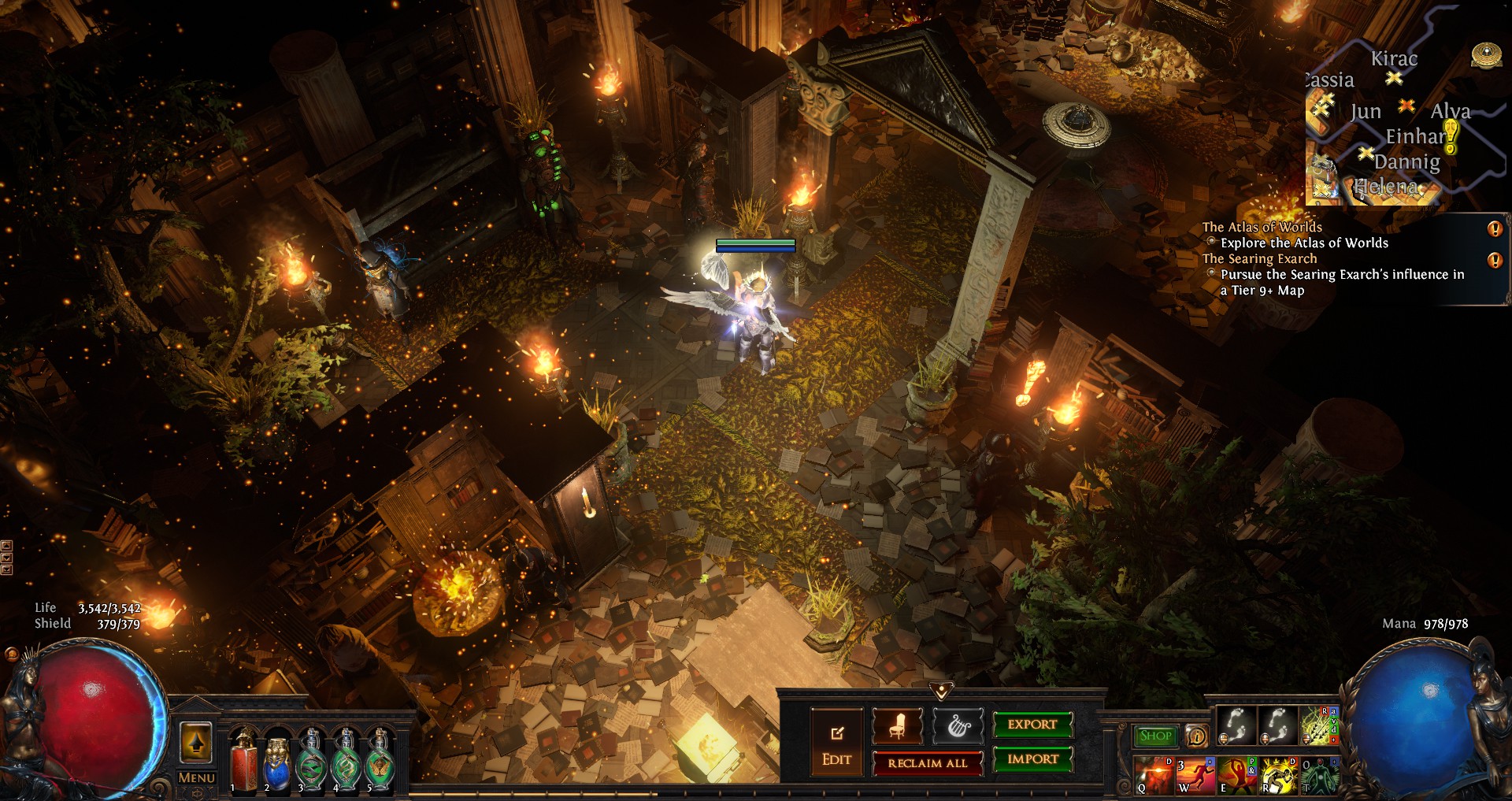
Task: Open the green Shop button
Action: point(1155,736)
